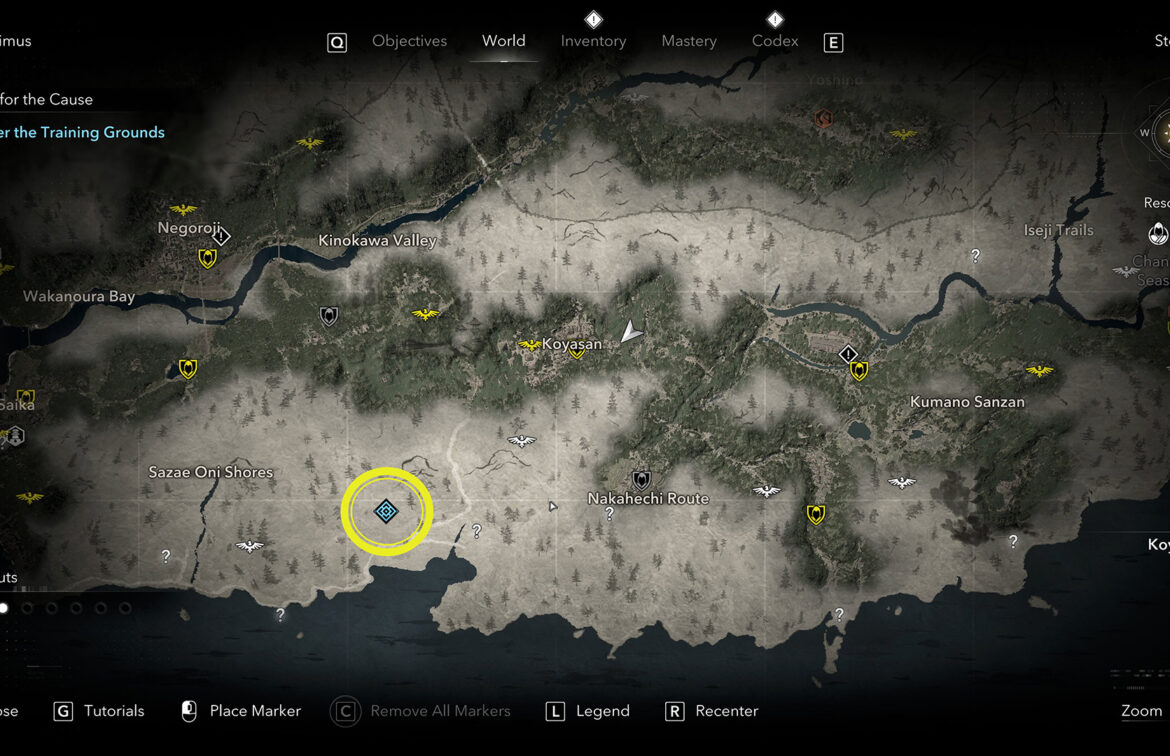Viewport: 1170px width, 756px height.
Task: Recenter the map view
Action: (x=726, y=711)
